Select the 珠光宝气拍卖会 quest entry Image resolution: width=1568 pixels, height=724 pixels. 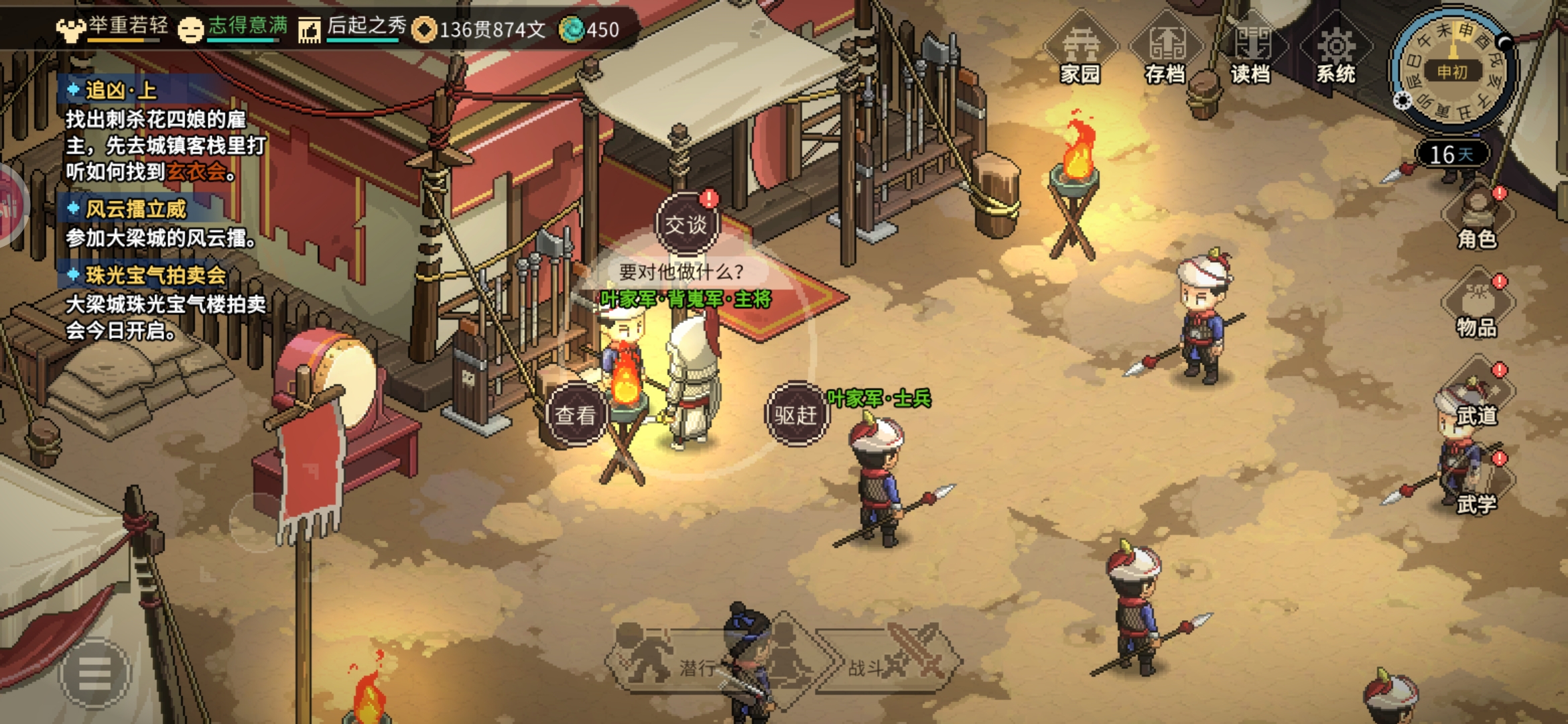pos(155,275)
